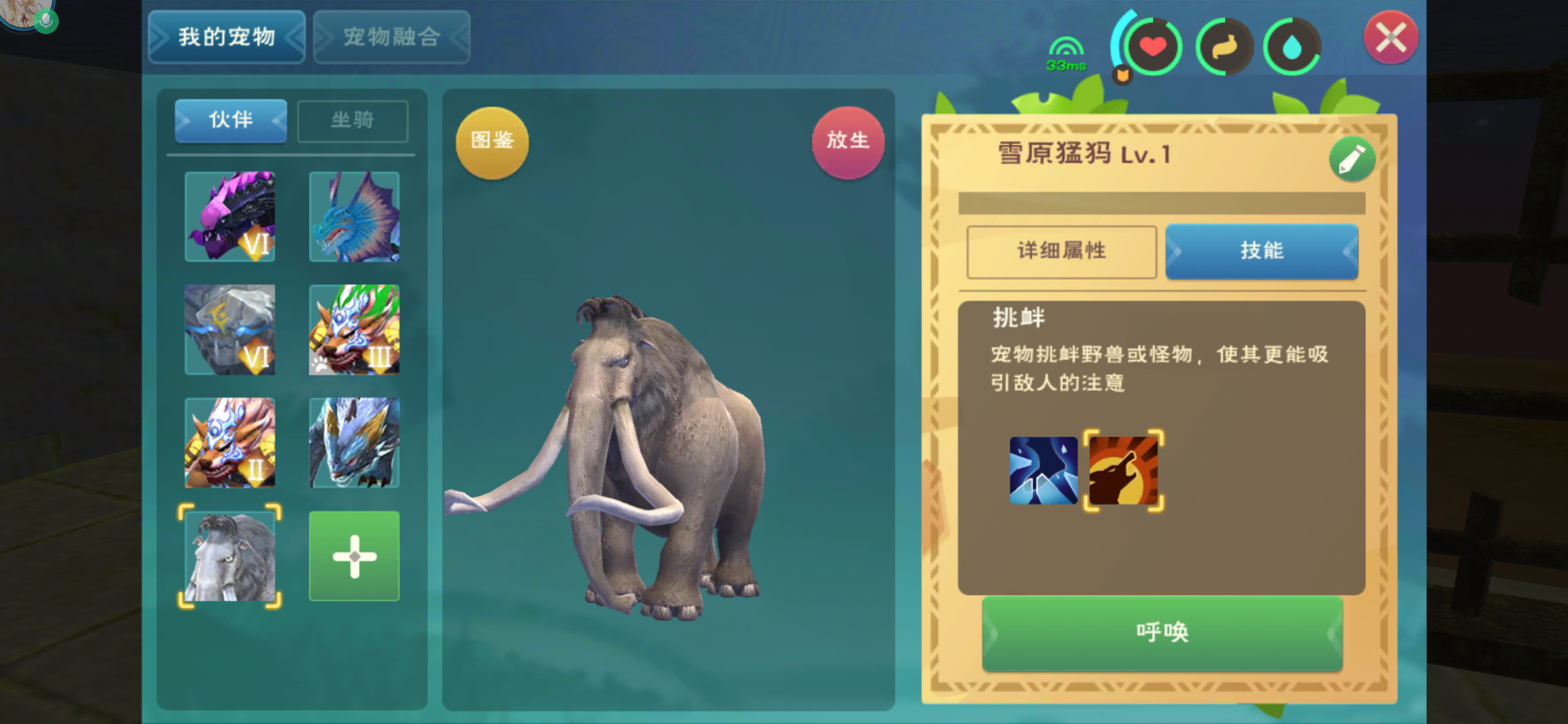This screenshot has width=1568, height=724.
Task: Add a new pet with the plus tile
Action: coord(354,556)
